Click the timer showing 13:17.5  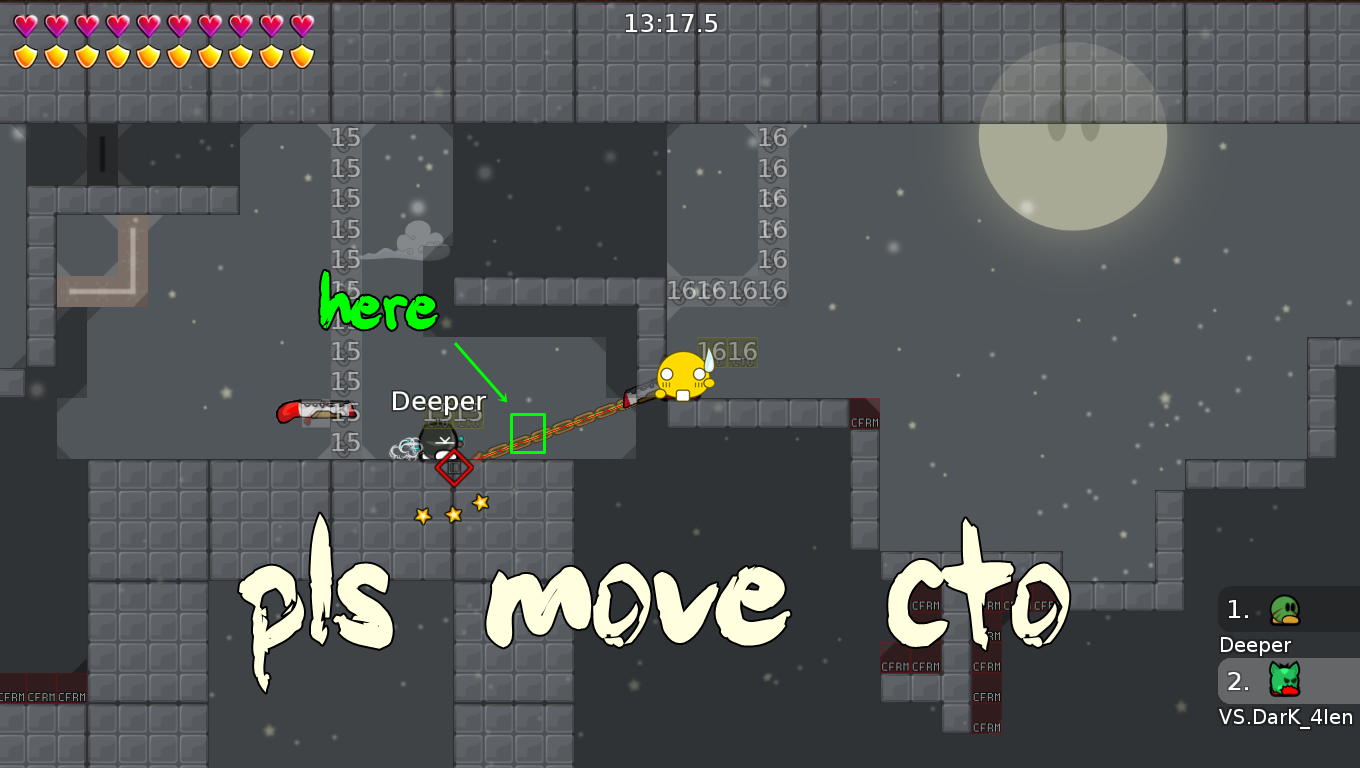[x=673, y=23]
